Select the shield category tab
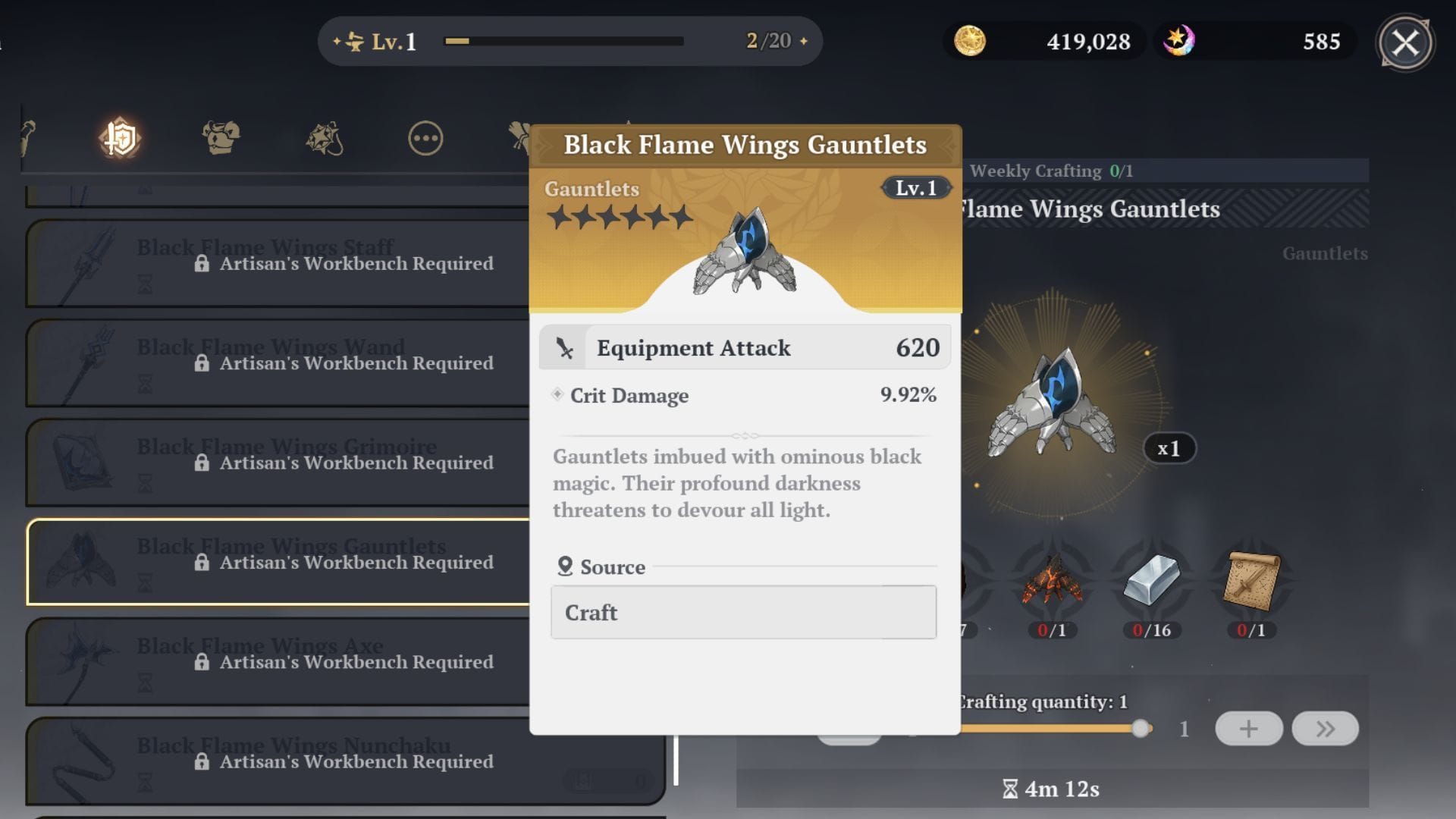 click(x=120, y=139)
